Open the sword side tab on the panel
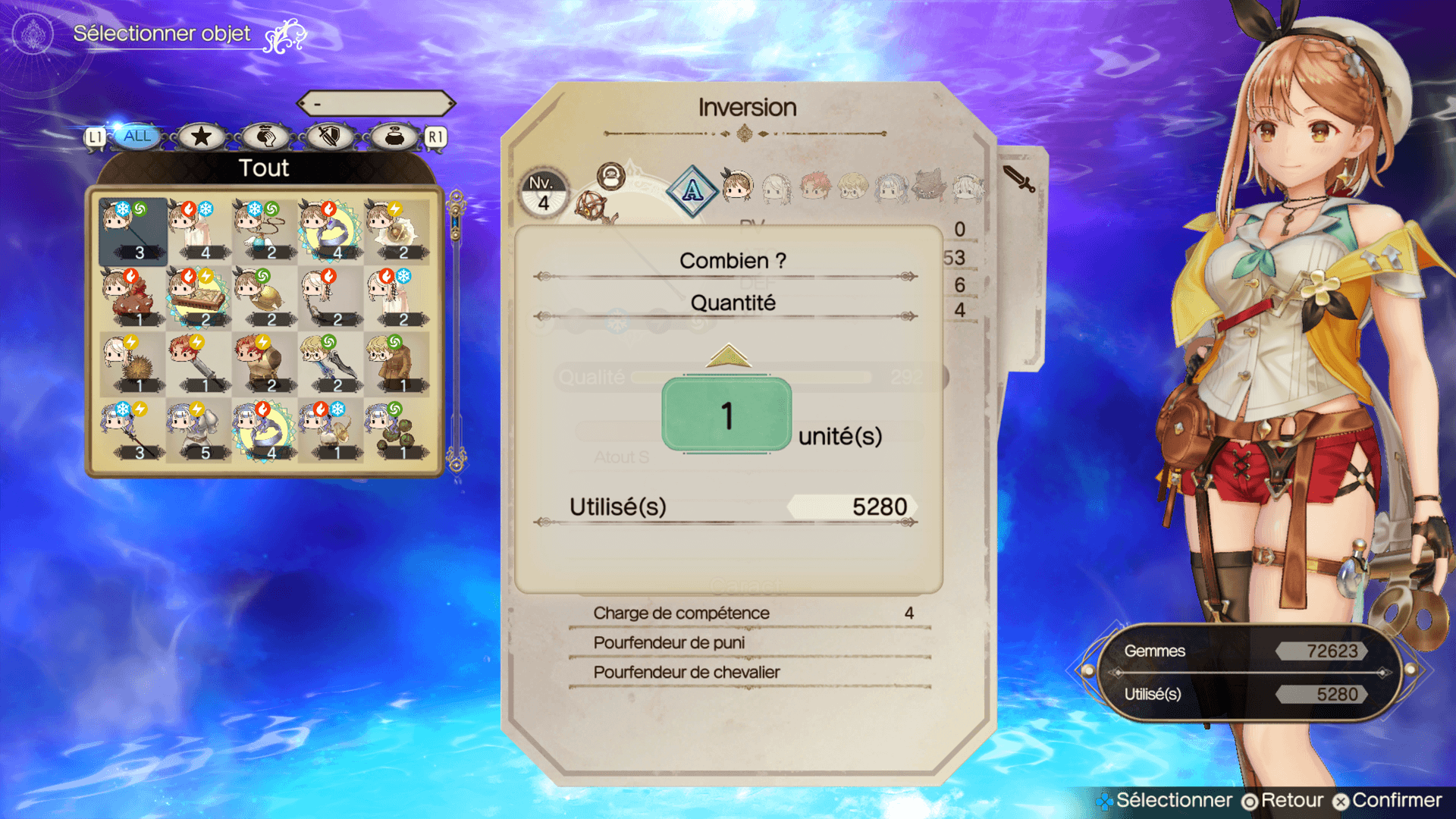Image resolution: width=1456 pixels, height=819 pixels. click(x=1020, y=179)
